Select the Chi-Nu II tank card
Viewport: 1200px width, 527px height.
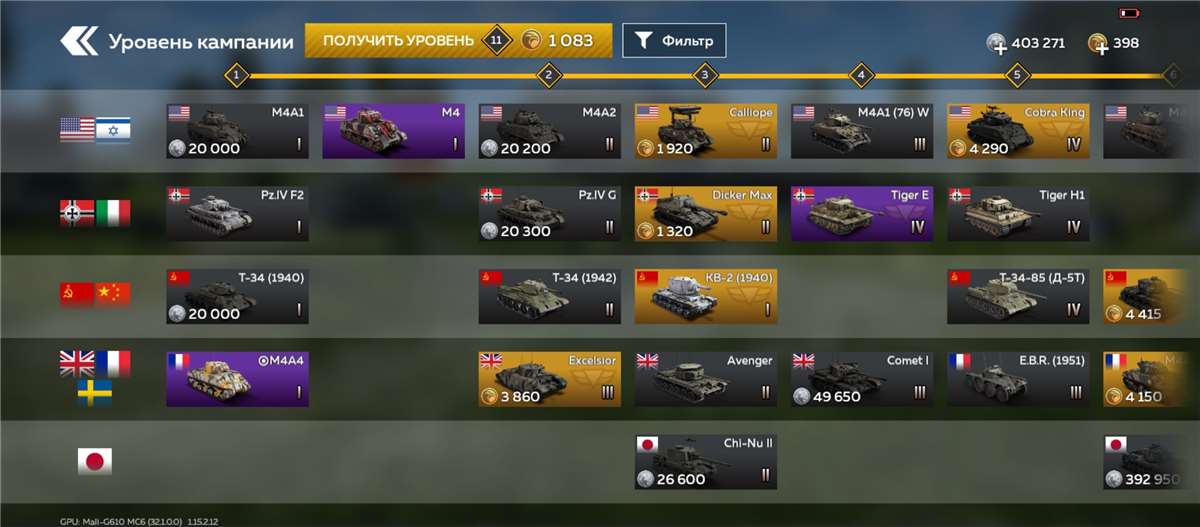705,462
